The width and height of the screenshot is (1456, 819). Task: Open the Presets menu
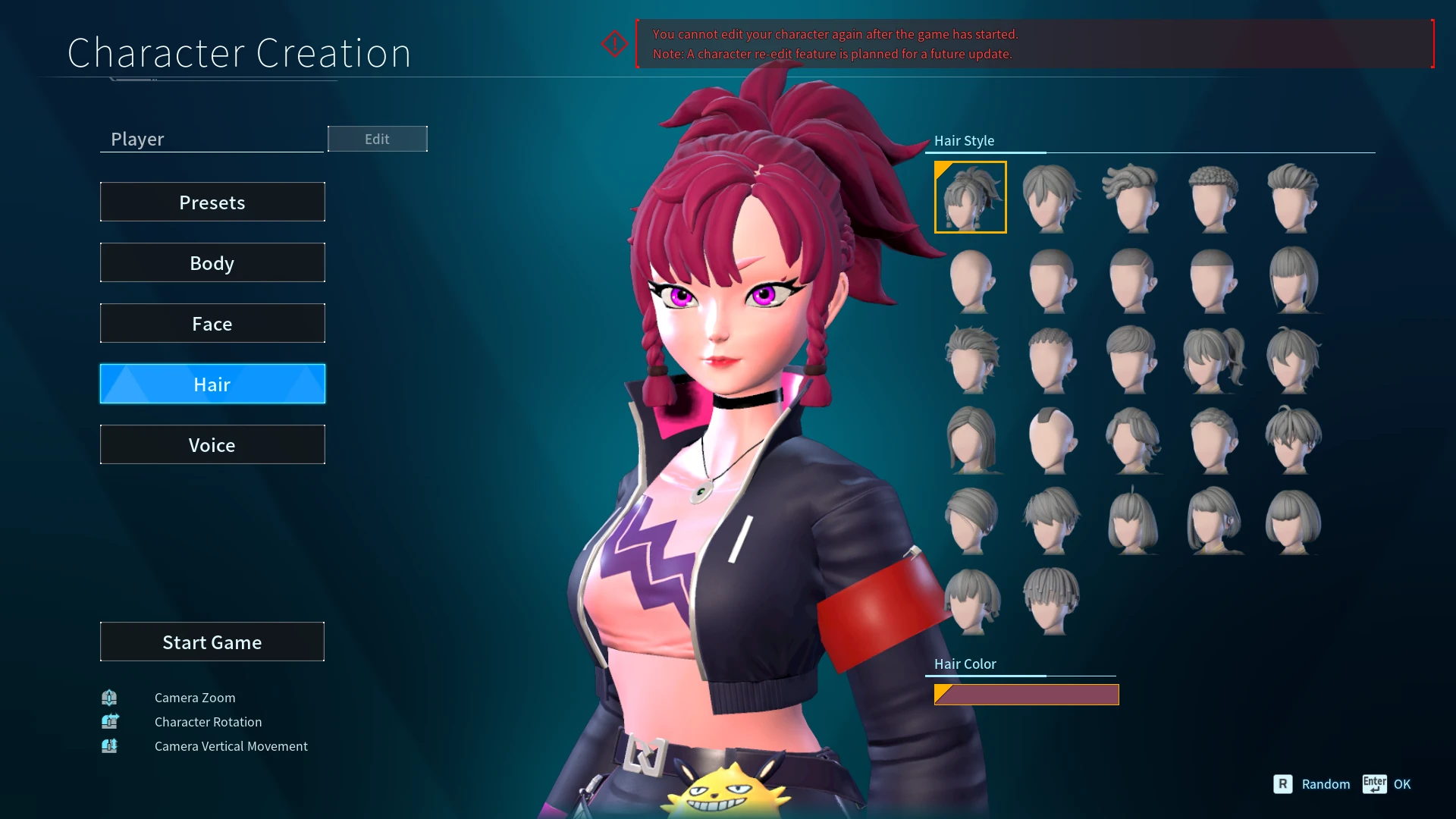(212, 202)
